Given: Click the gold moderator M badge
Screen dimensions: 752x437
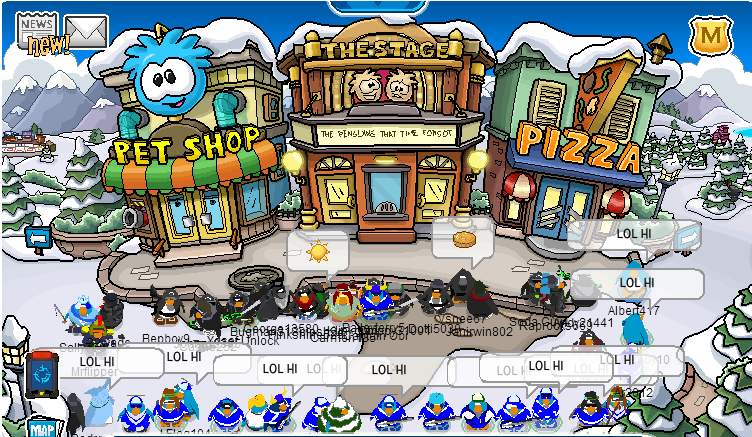Looking at the screenshot, I should pos(709,35).
